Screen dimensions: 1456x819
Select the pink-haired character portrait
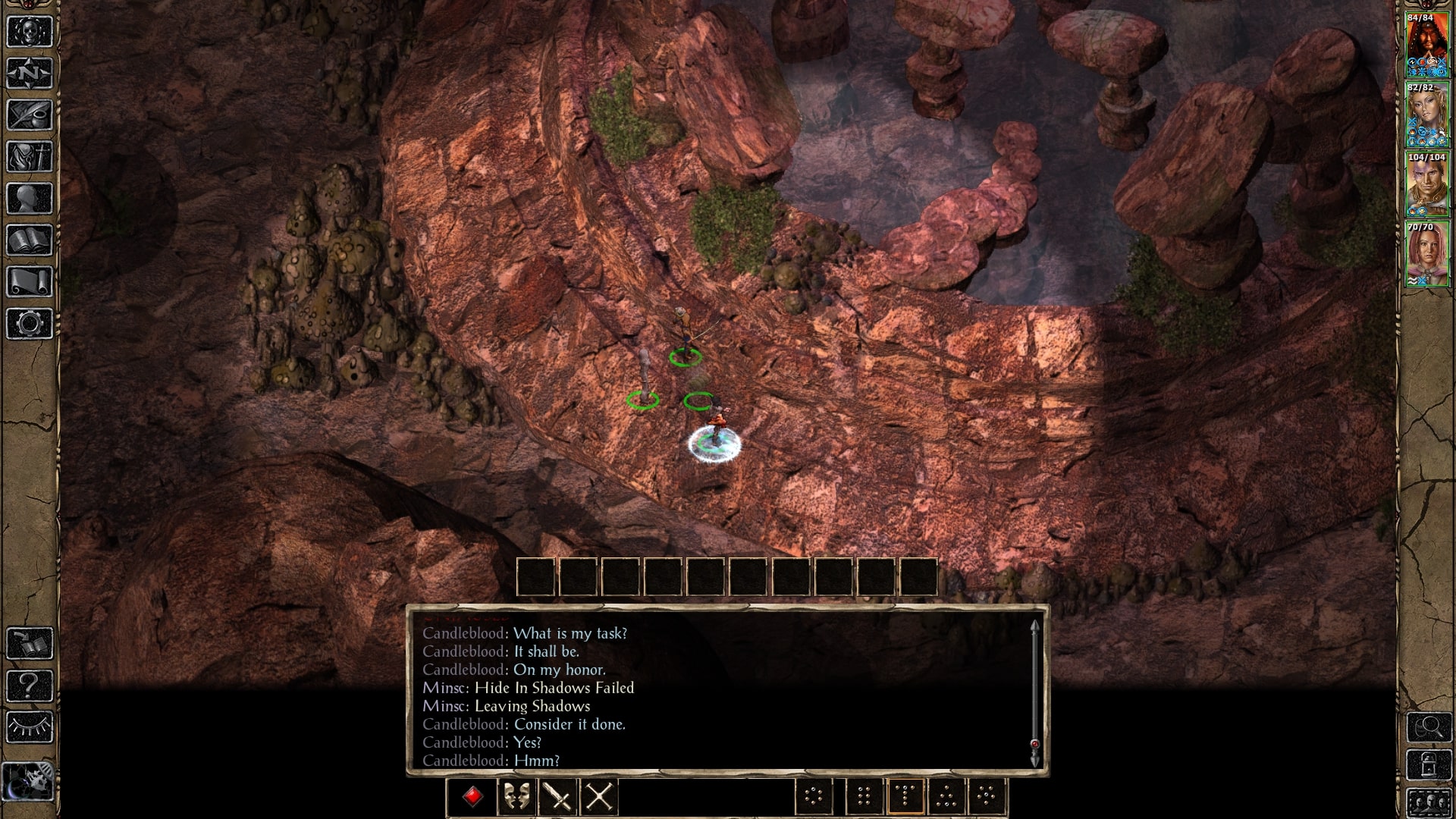click(x=1426, y=255)
